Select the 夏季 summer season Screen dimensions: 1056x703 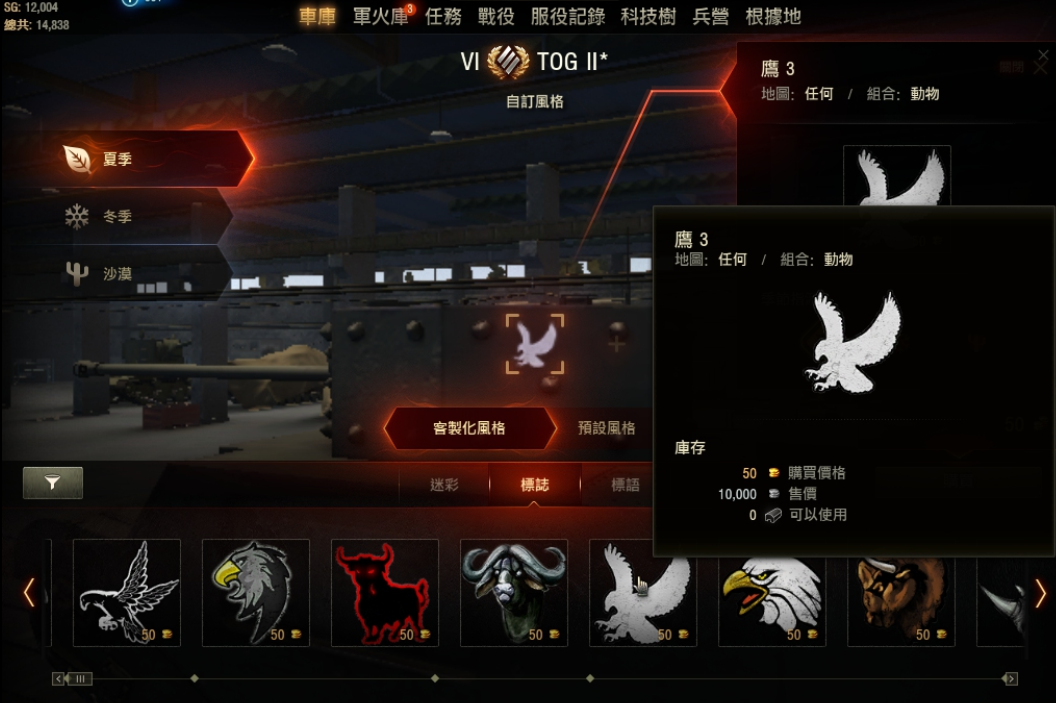[x=150, y=159]
